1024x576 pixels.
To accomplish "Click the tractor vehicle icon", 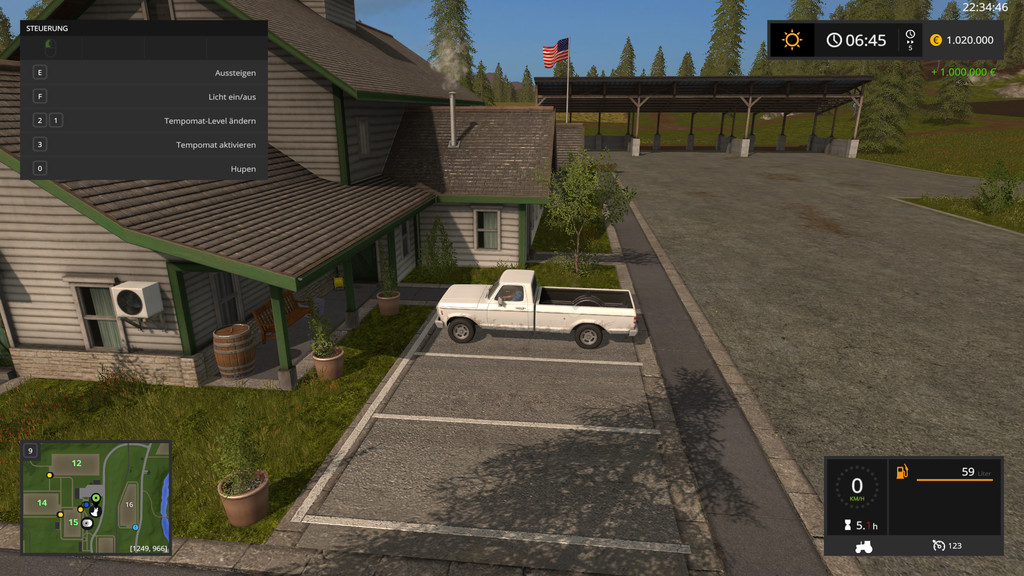I will [x=863, y=546].
